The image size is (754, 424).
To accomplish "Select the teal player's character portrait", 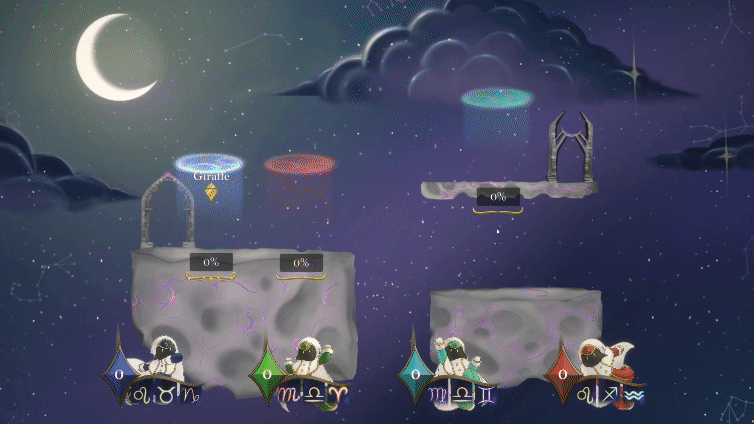I will (455, 358).
